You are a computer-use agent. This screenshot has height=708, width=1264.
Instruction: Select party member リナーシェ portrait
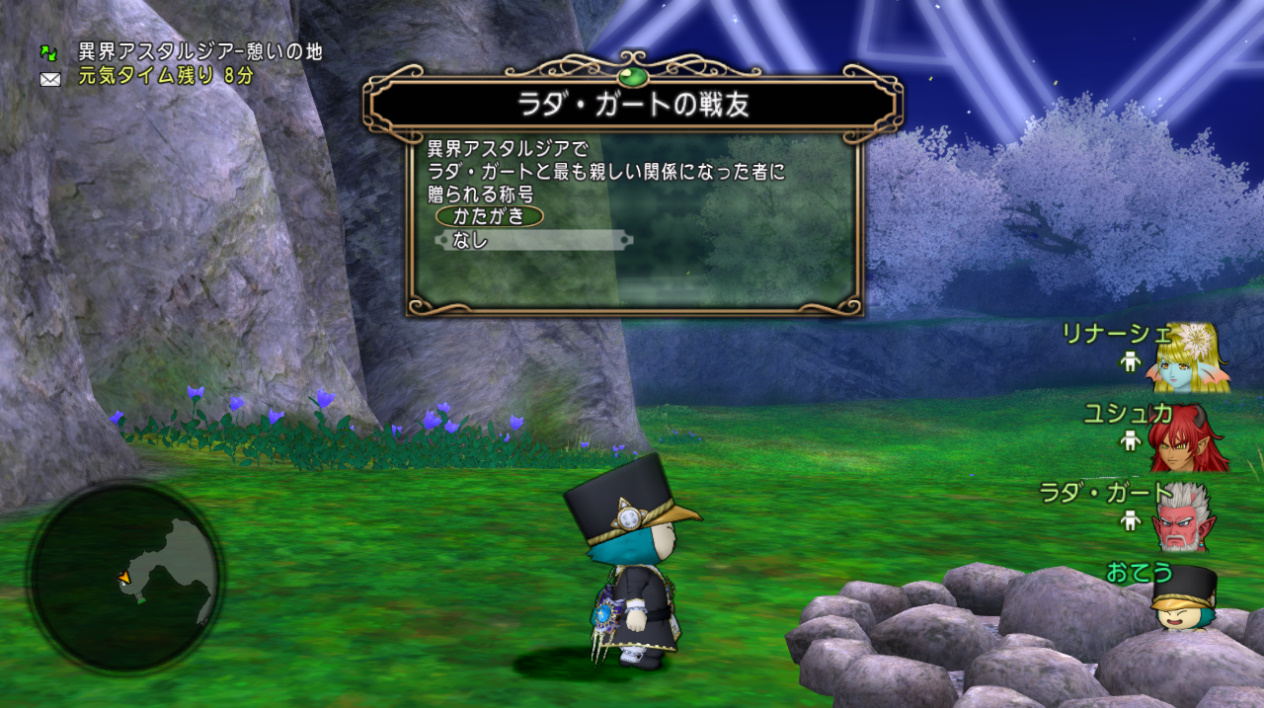coord(1191,358)
